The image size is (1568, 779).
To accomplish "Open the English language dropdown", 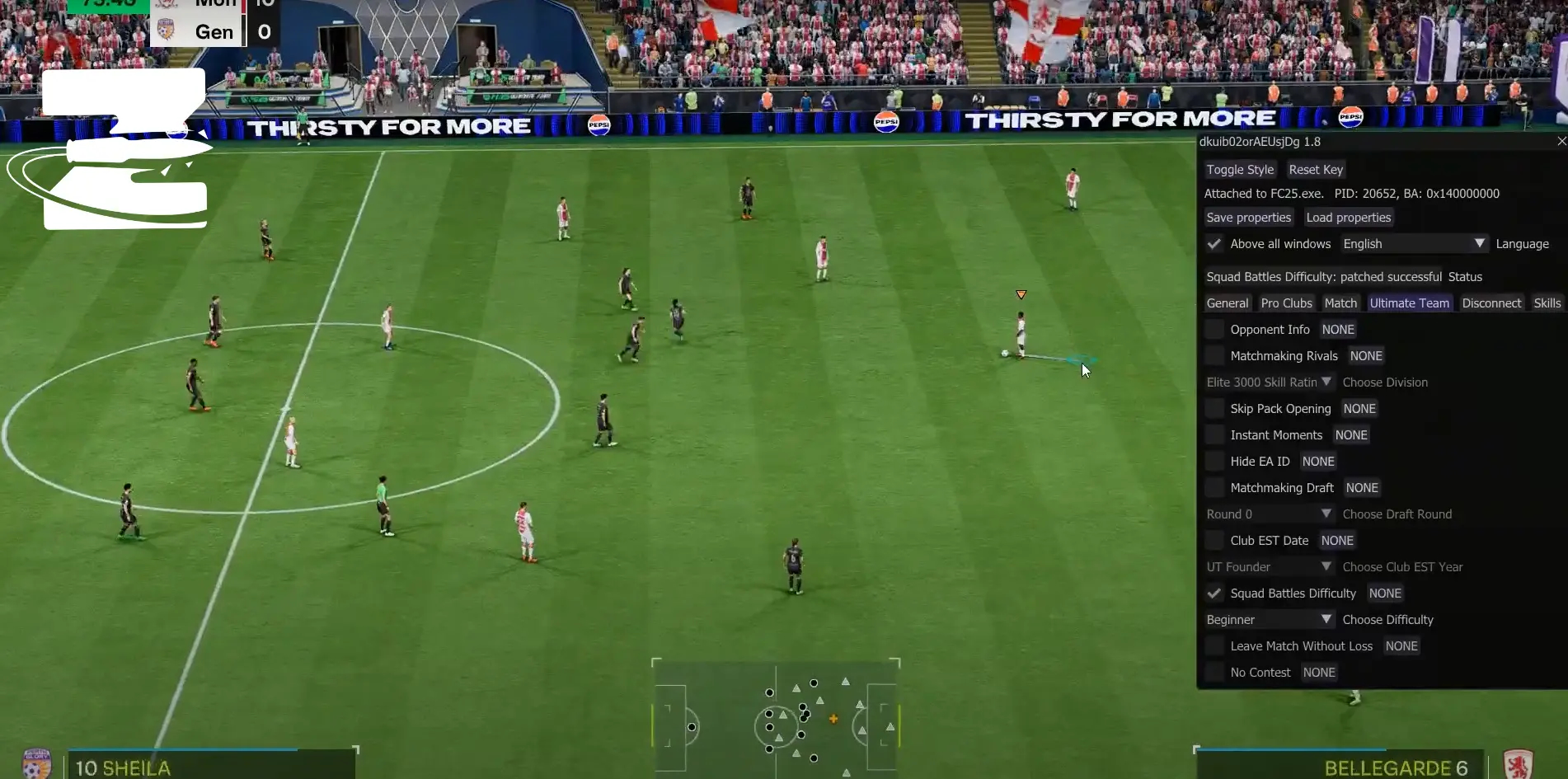I will pos(1413,244).
